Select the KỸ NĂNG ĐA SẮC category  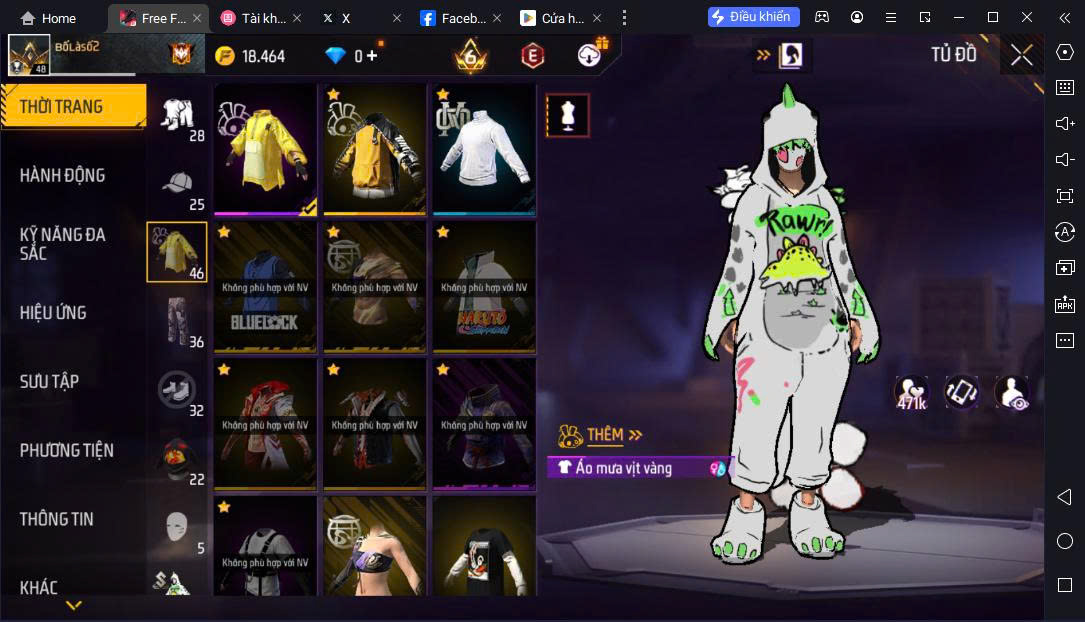[62, 244]
